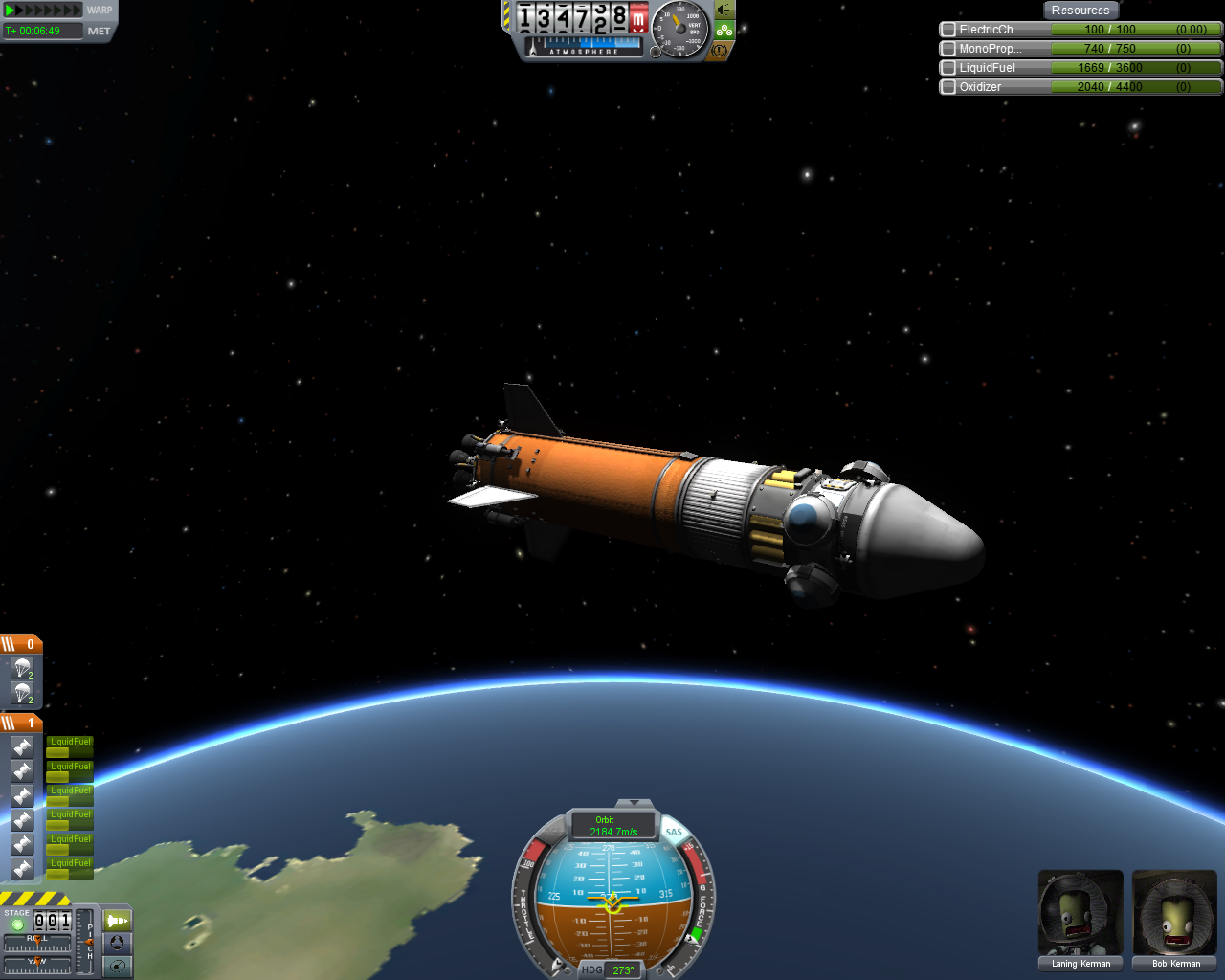Select the stage 1 engine group header
The height and width of the screenshot is (980, 1225).
21,723
